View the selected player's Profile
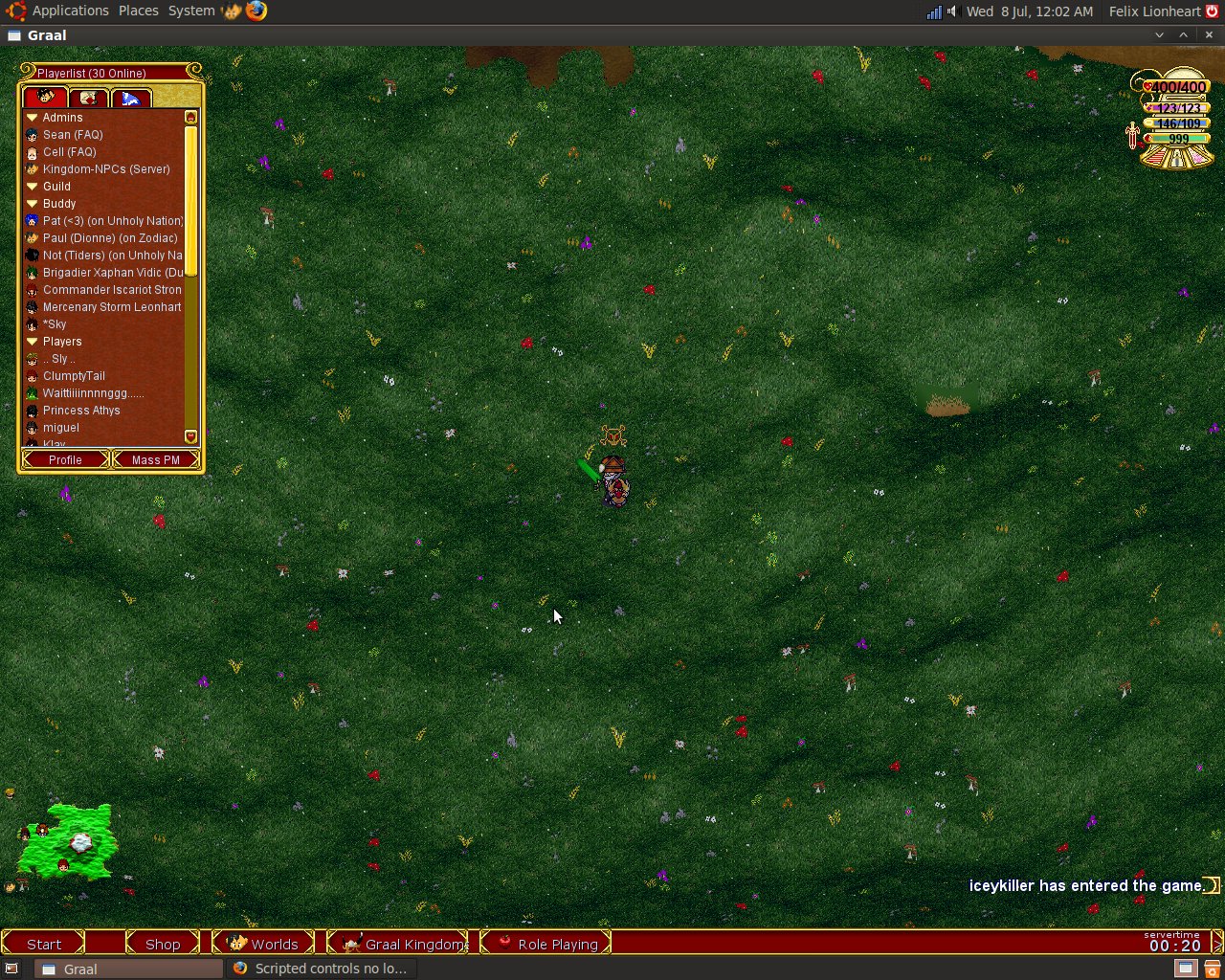Viewport: 1225px width, 980px height. click(65, 460)
